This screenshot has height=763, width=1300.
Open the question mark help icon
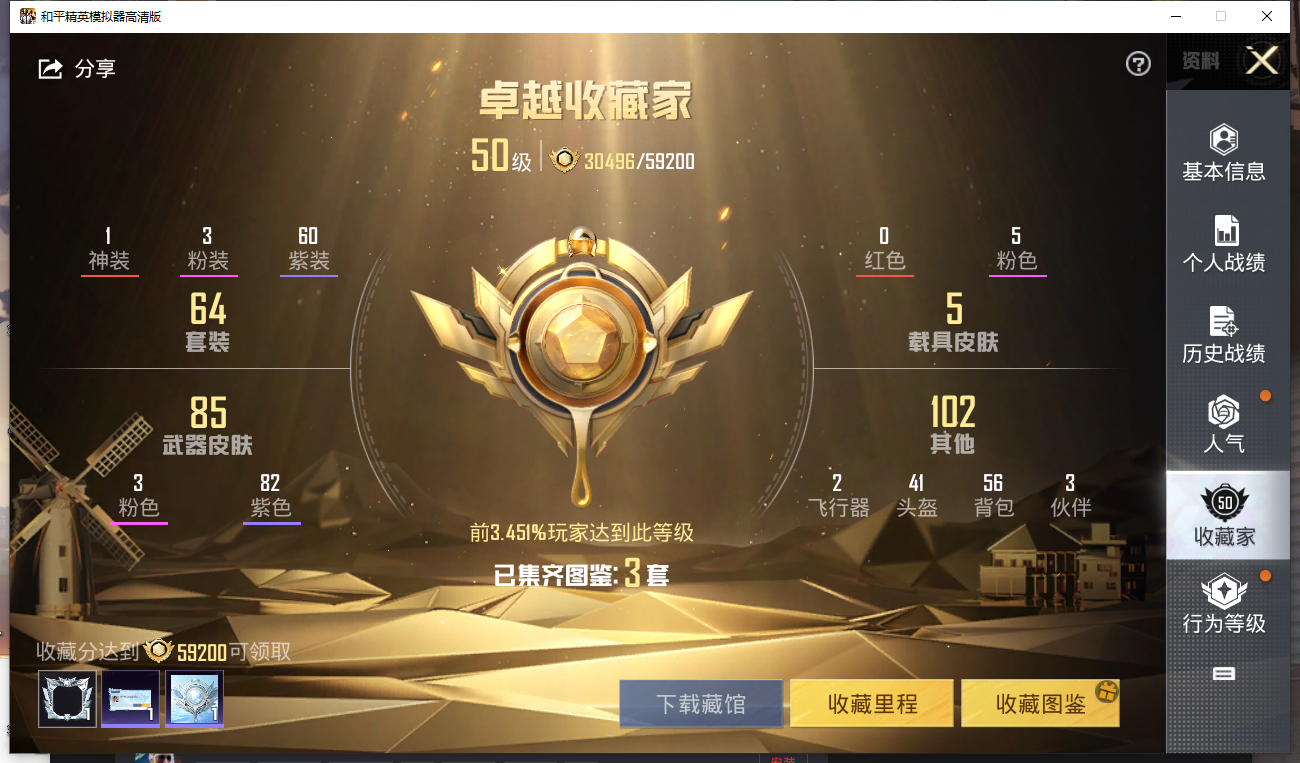tap(1138, 64)
